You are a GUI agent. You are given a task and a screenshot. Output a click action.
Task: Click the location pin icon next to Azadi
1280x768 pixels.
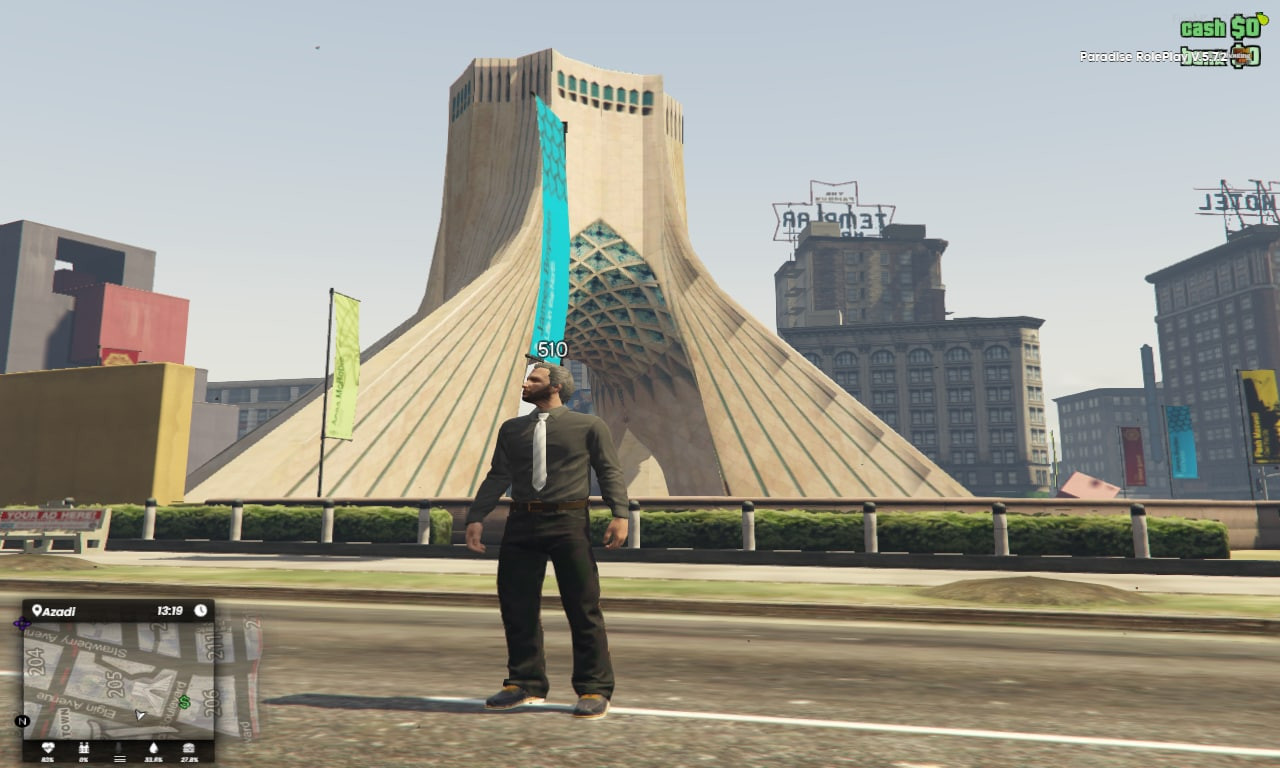[37, 610]
